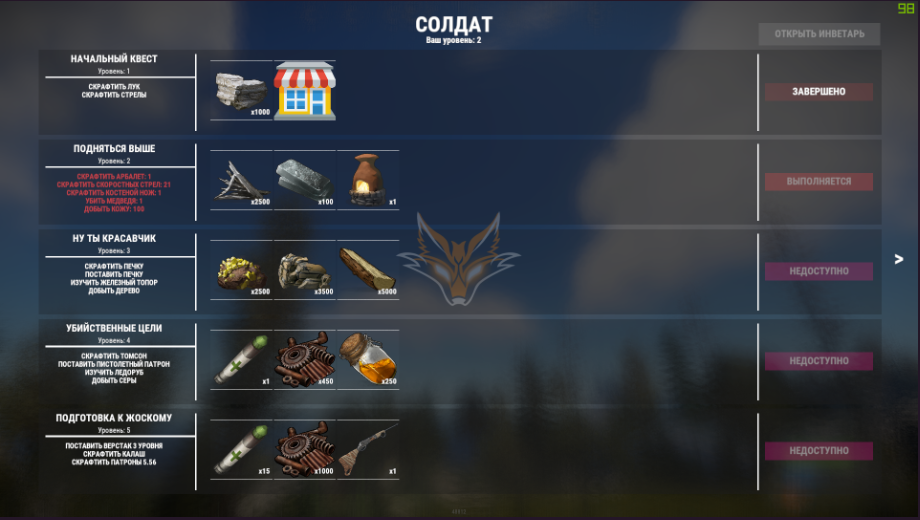Open the УБИЙСТВЕННЫЕ ЦЕЛИ quest entry
The image size is (920, 520).
(x=114, y=328)
